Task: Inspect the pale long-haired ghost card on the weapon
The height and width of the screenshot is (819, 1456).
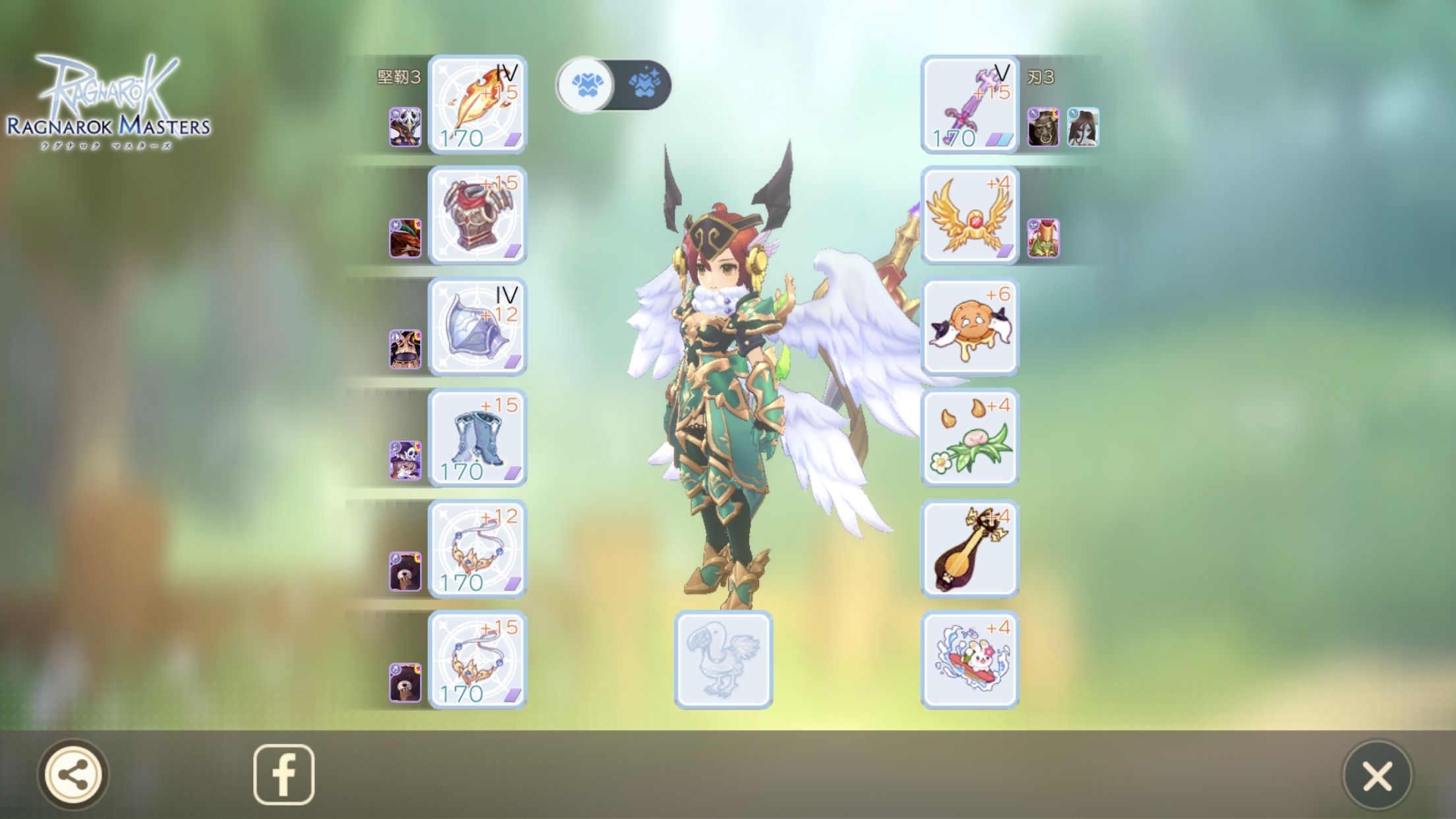Action: [1083, 127]
